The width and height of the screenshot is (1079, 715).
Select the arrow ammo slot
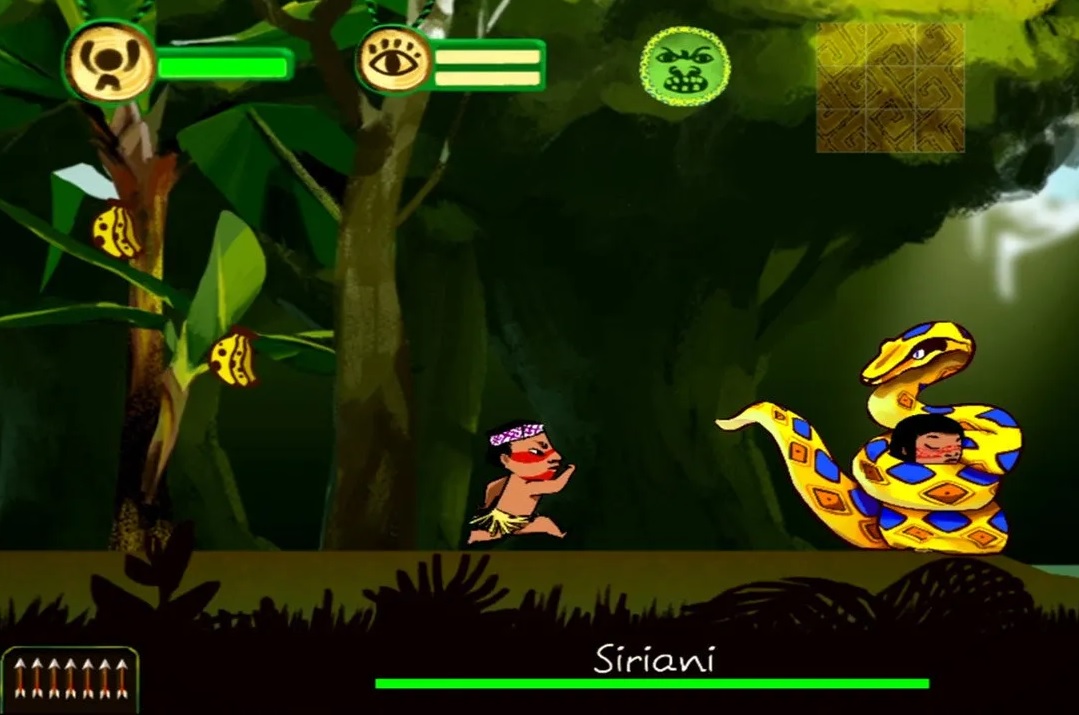[x=70, y=680]
